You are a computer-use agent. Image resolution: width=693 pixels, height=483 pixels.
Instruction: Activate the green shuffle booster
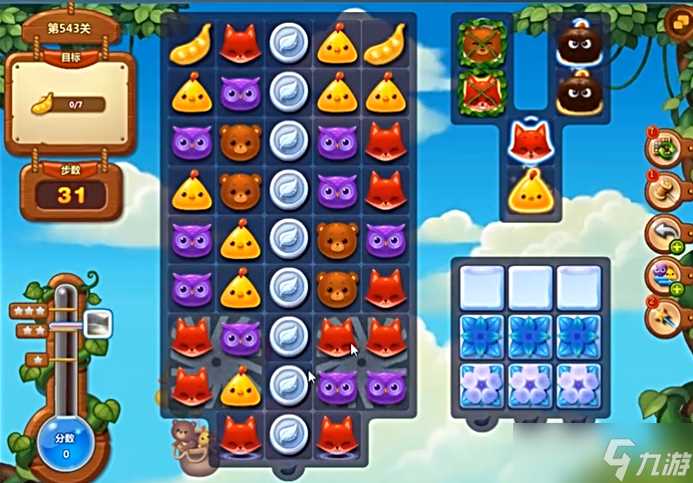pos(664,149)
